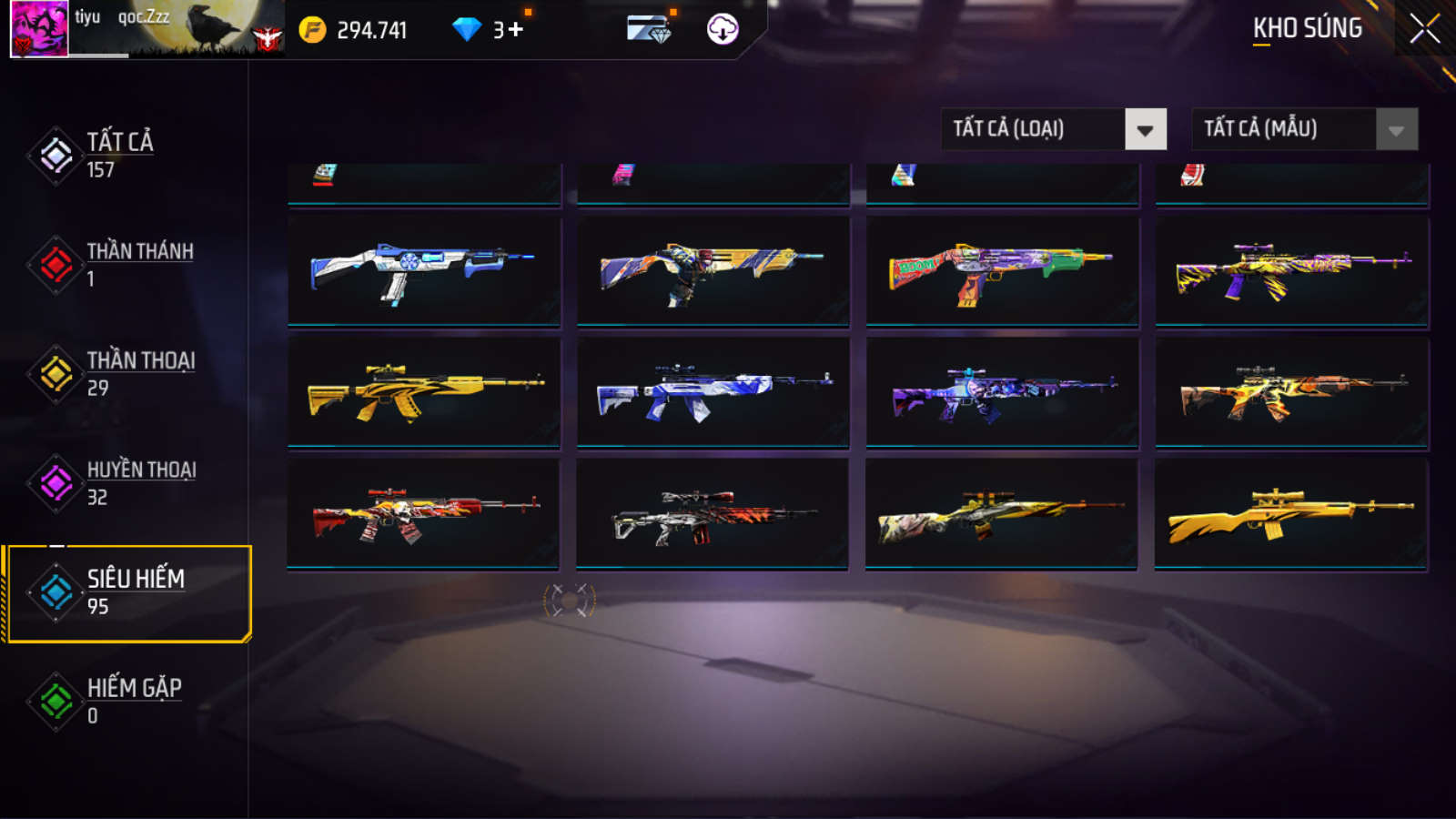Pick the BOOM graffiti colorful gun skin

click(x=1002, y=270)
